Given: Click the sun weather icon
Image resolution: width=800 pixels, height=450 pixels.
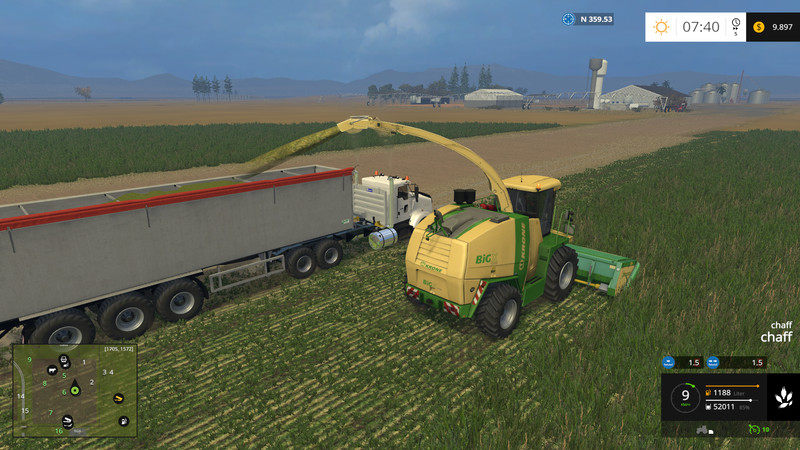Looking at the screenshot, I should [x=662, y=27].
